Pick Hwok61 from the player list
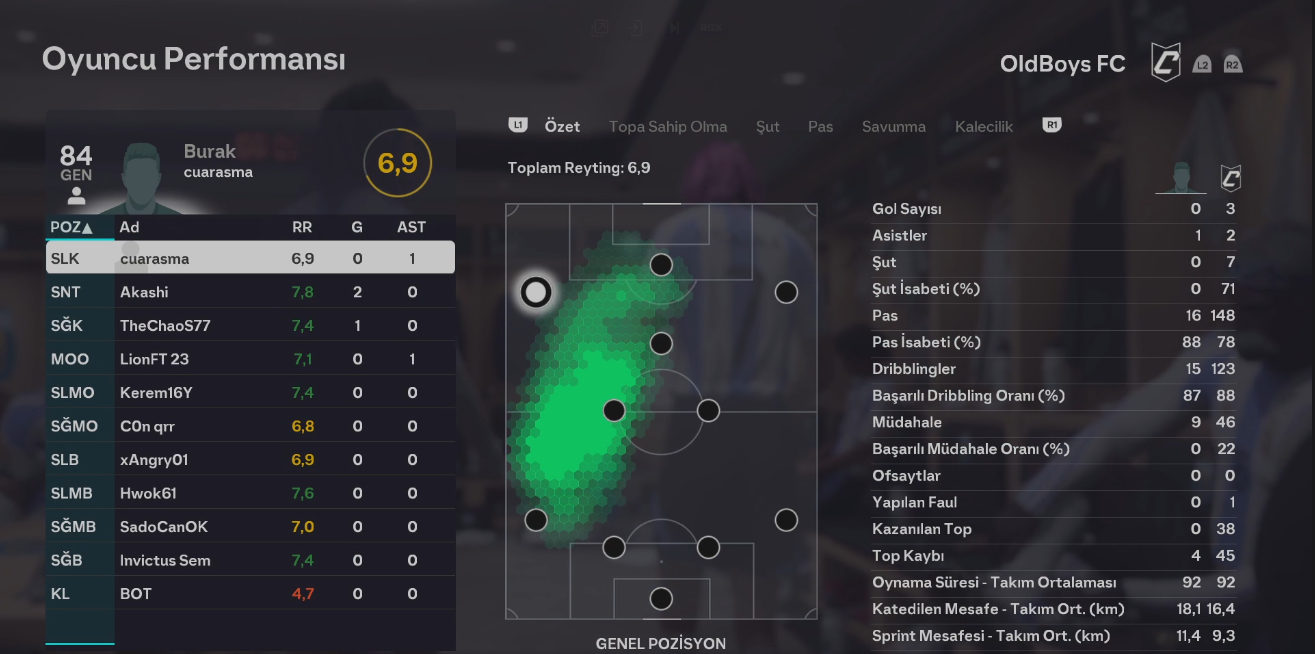Viewport: 1315px width, 654px height. (250, 493)
